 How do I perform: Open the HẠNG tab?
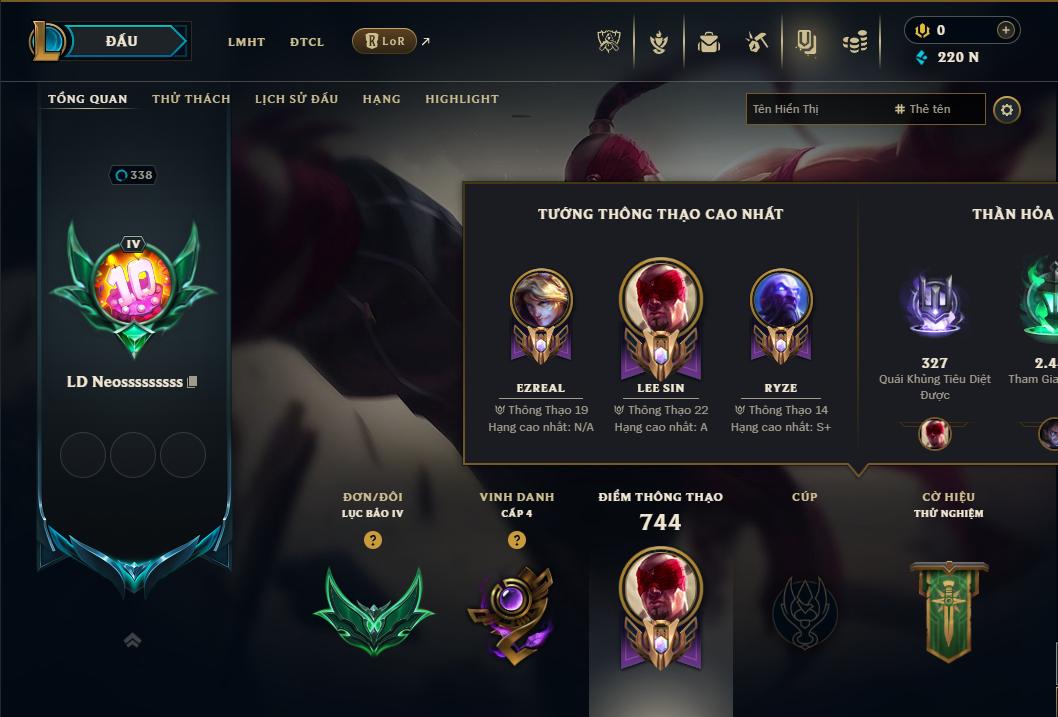(x=381, y=99)
